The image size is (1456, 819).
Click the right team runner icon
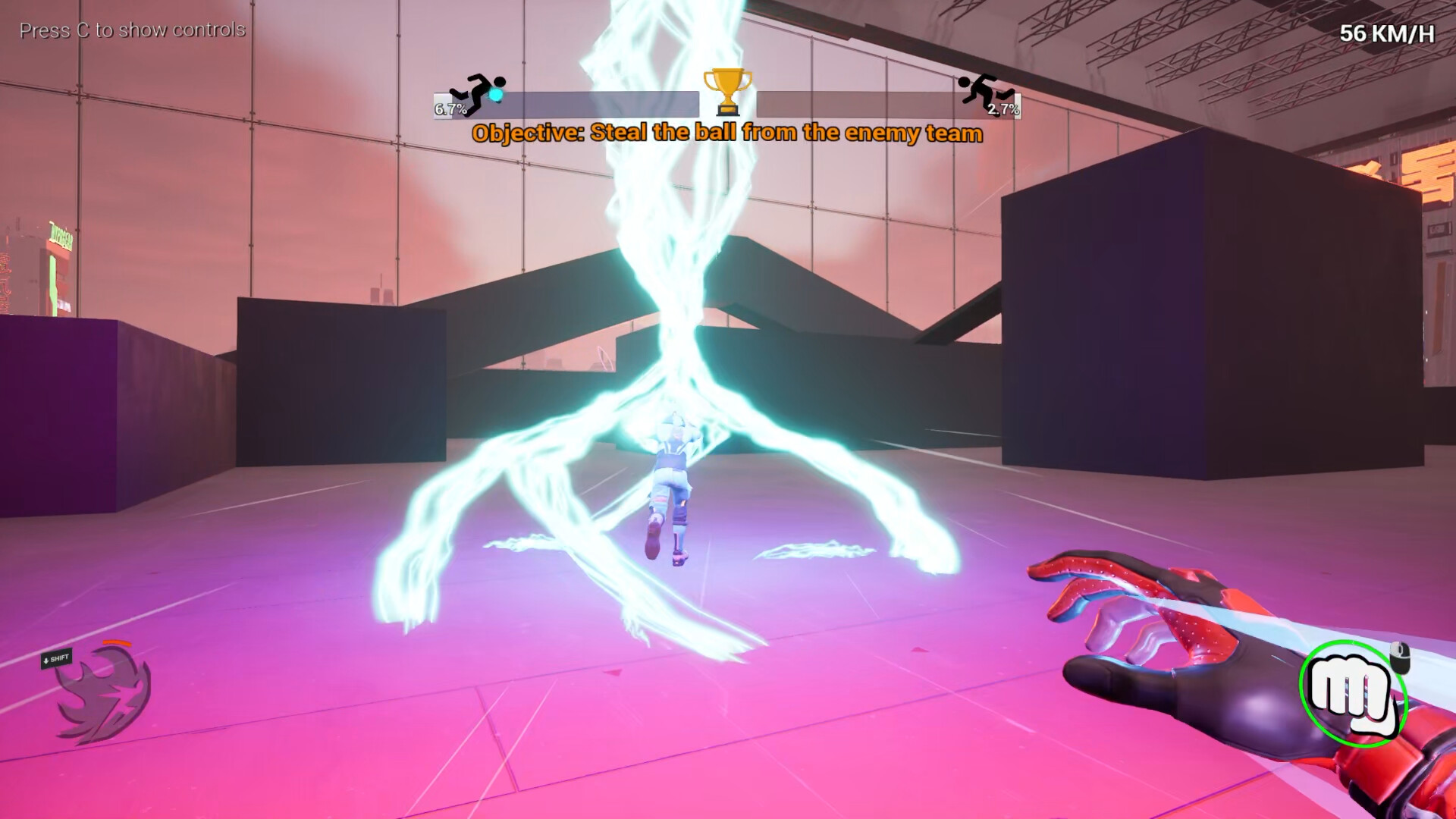tap(986, 89)
